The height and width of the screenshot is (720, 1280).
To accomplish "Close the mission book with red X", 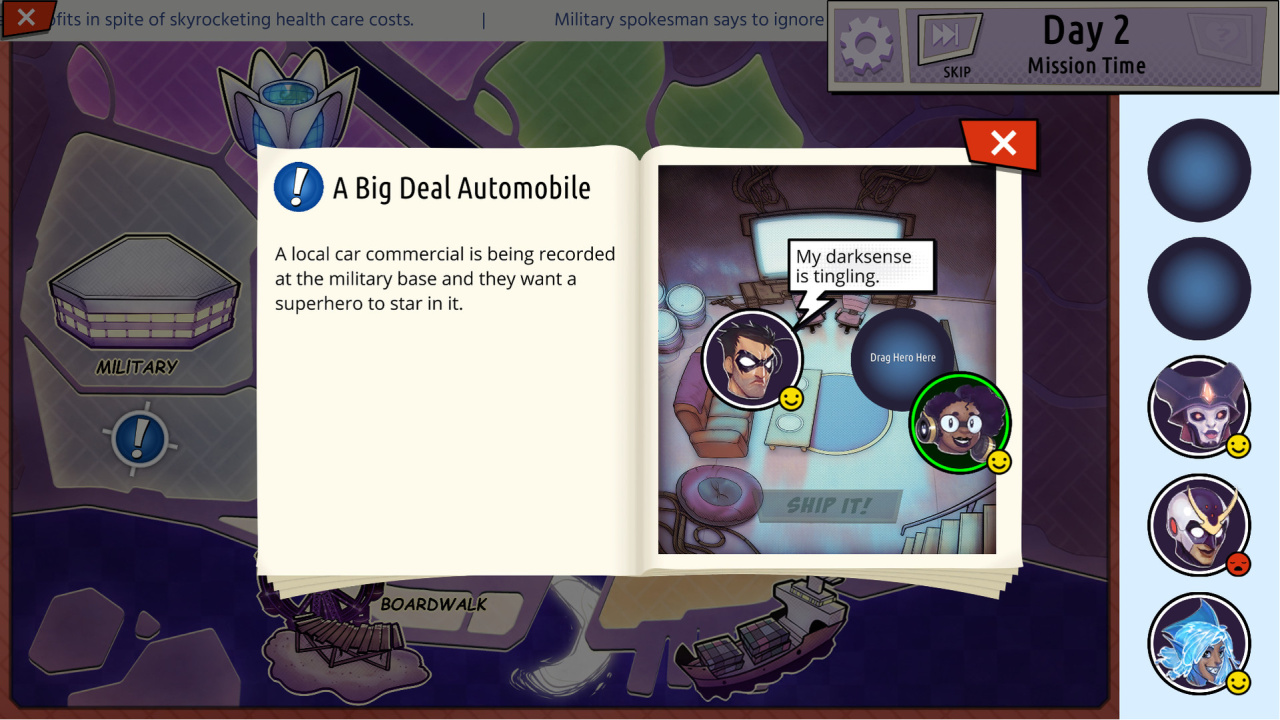I will click(1002, 144).
